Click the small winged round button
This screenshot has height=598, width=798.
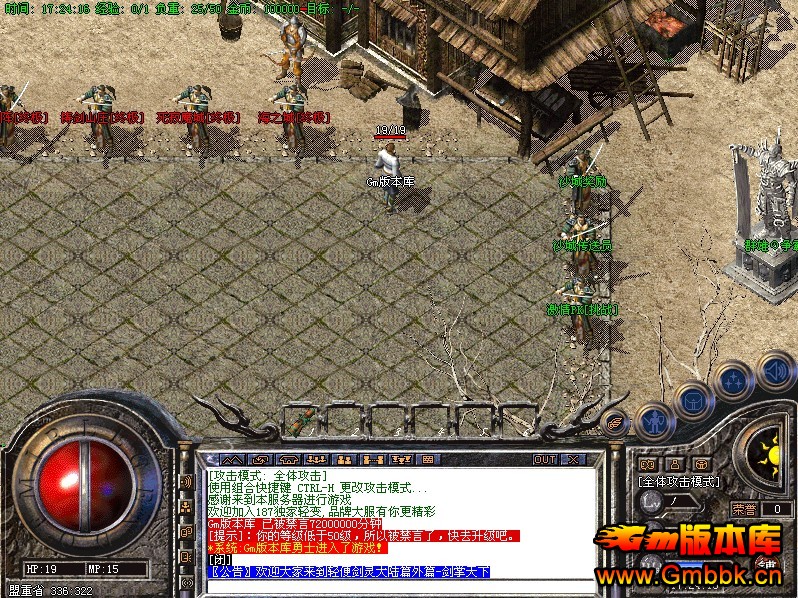614,421
